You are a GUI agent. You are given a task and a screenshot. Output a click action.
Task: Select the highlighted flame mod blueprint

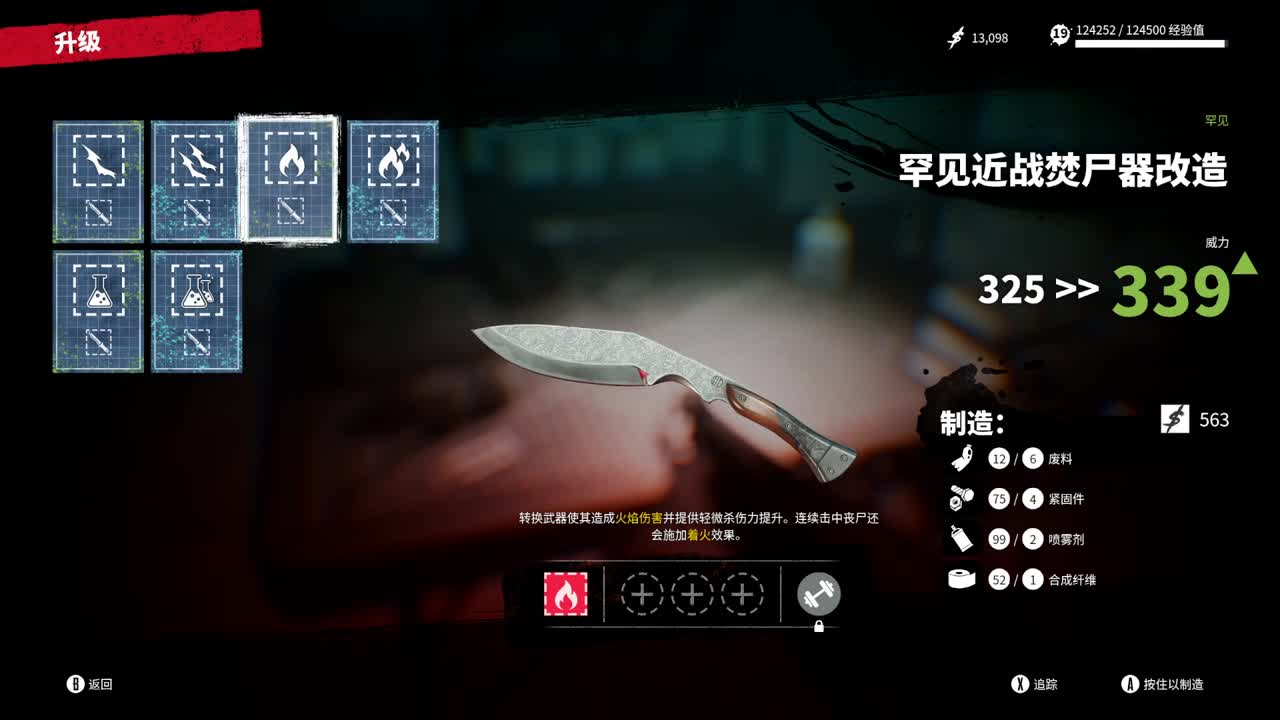click(293, 177)
